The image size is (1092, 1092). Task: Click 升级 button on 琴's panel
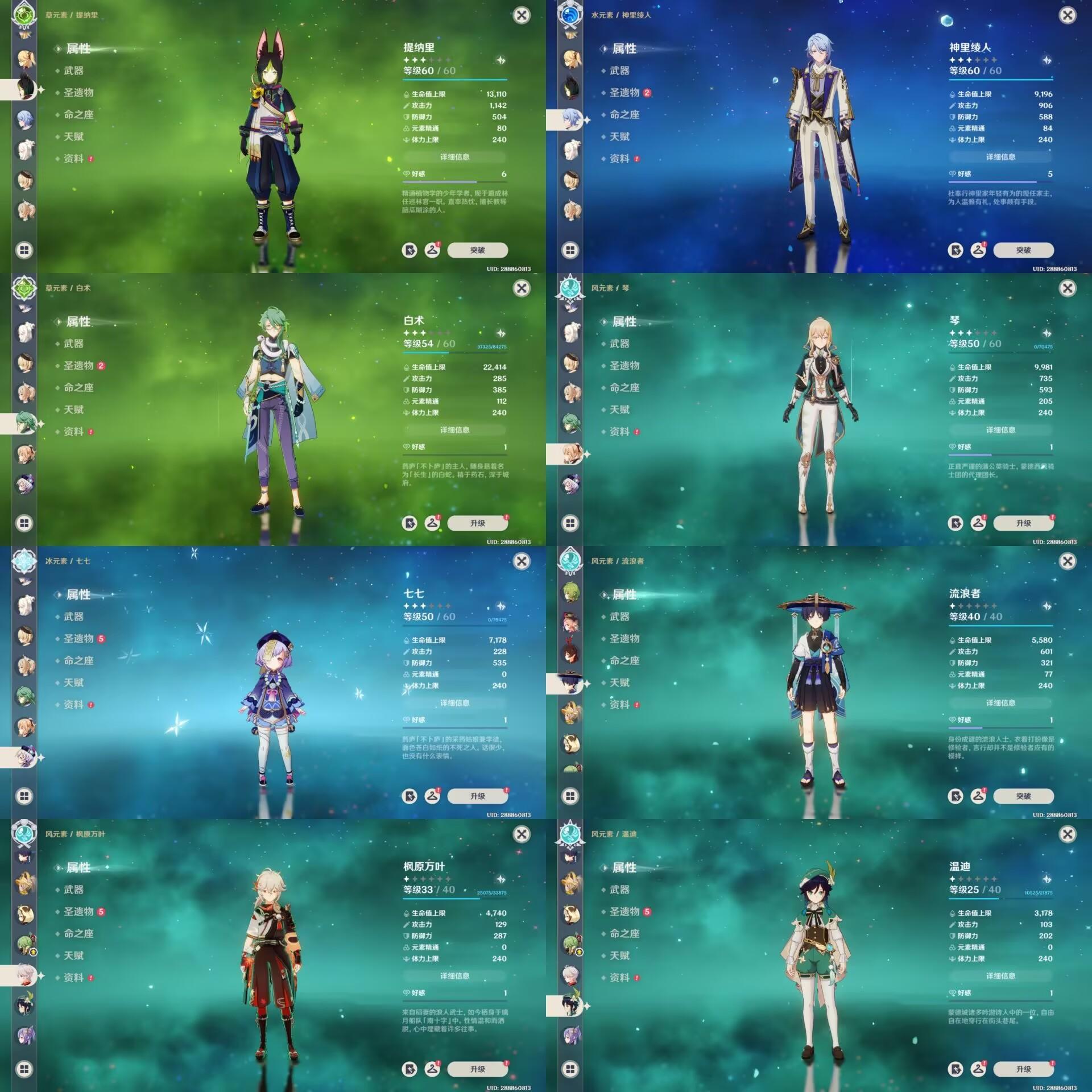(1023, 523)
